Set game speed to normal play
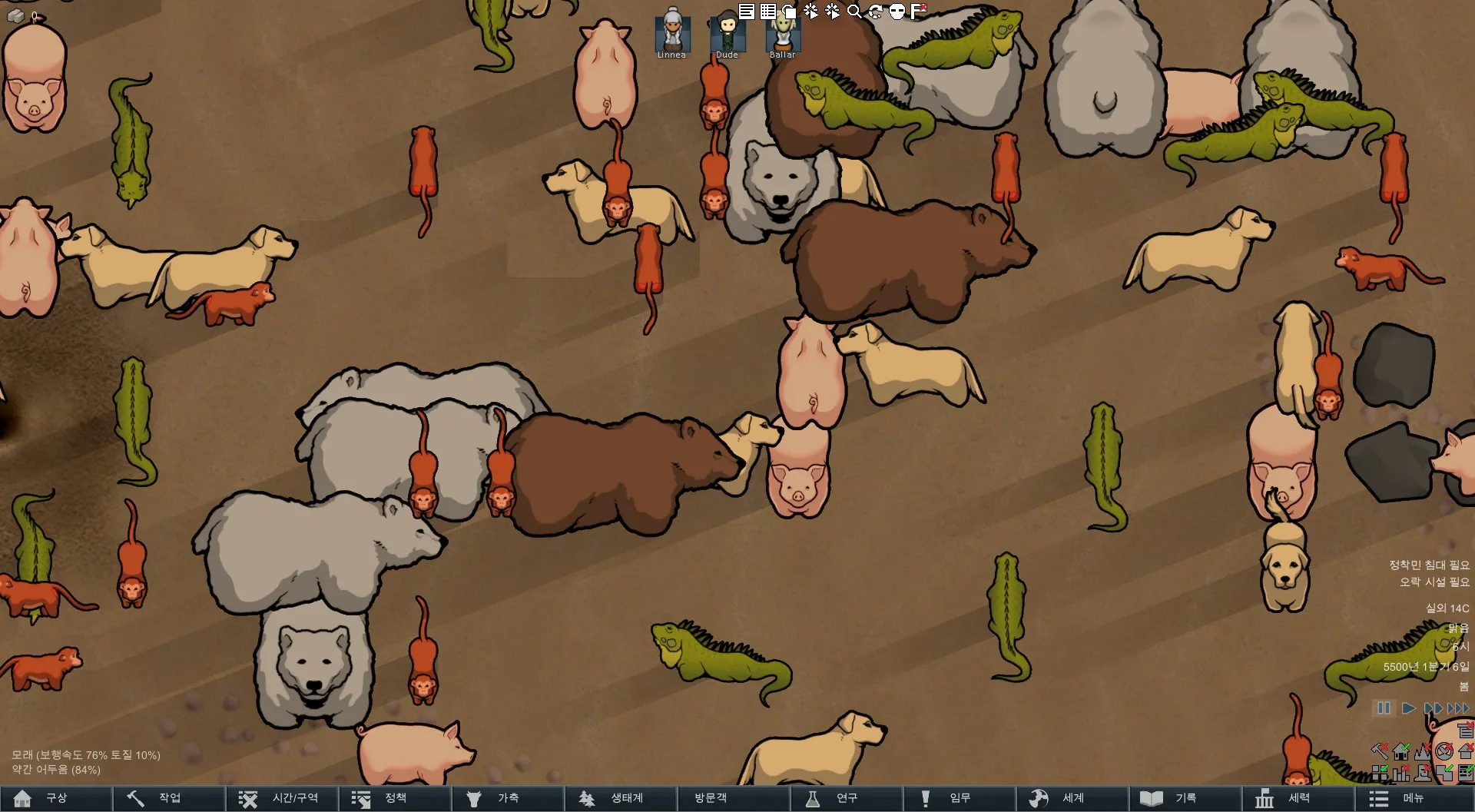 point(1408,708)
